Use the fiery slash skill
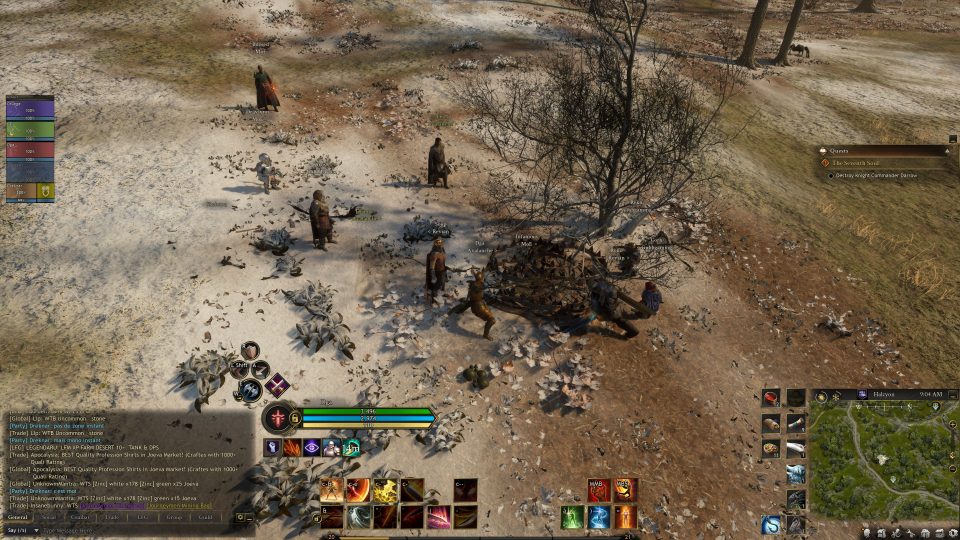Viewport: 960px width, 540px height. click(x=358, y=490)
